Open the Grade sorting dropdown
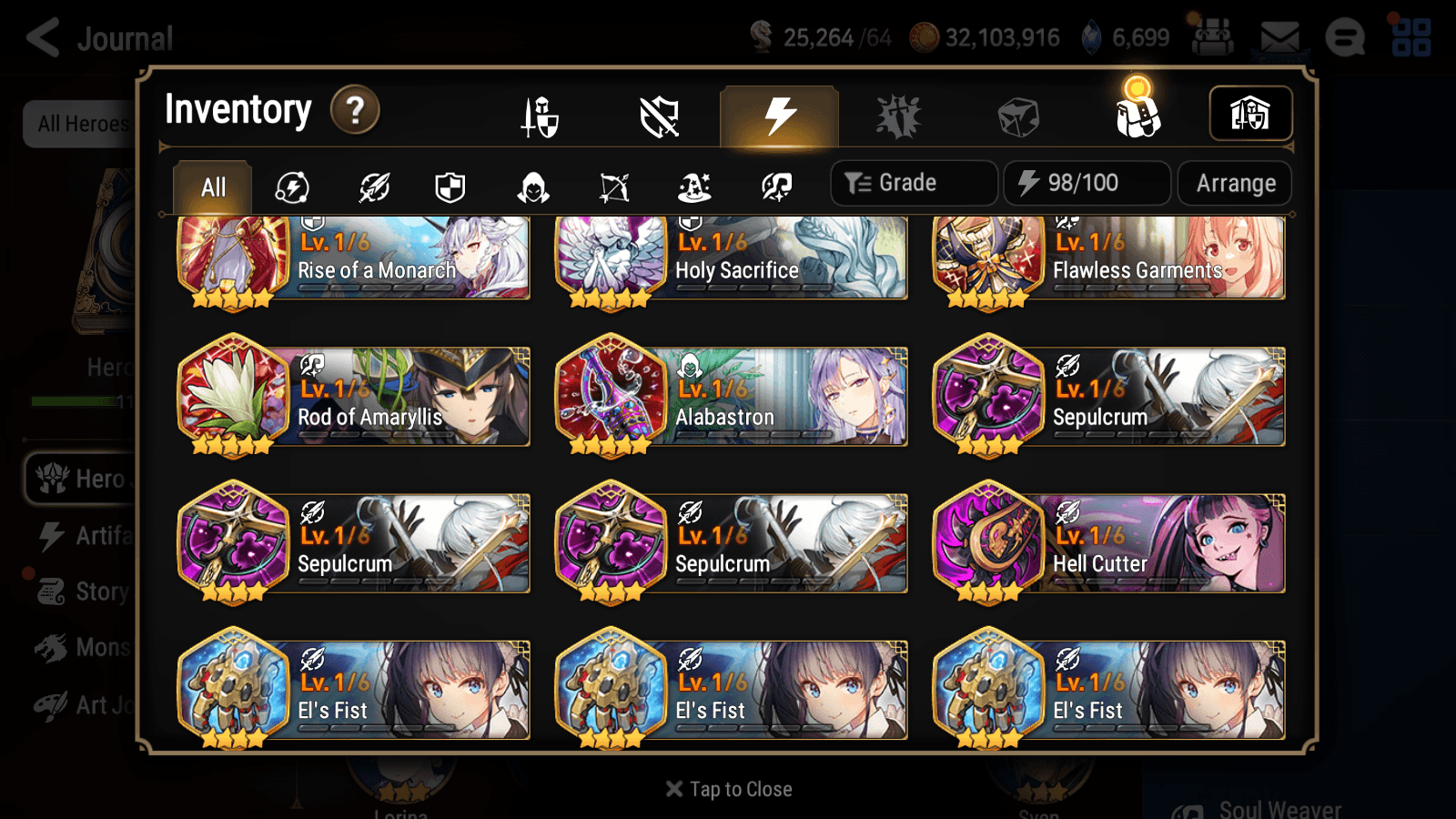1456x819 pixels. (x=913, y=183)
